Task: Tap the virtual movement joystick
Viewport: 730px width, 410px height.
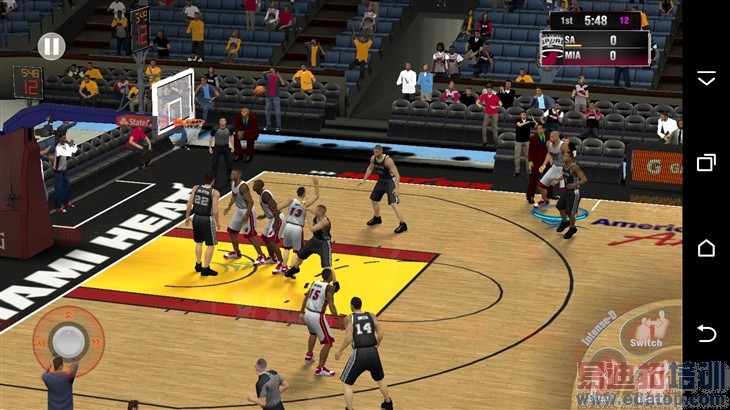Action: [x=69, y=340]
